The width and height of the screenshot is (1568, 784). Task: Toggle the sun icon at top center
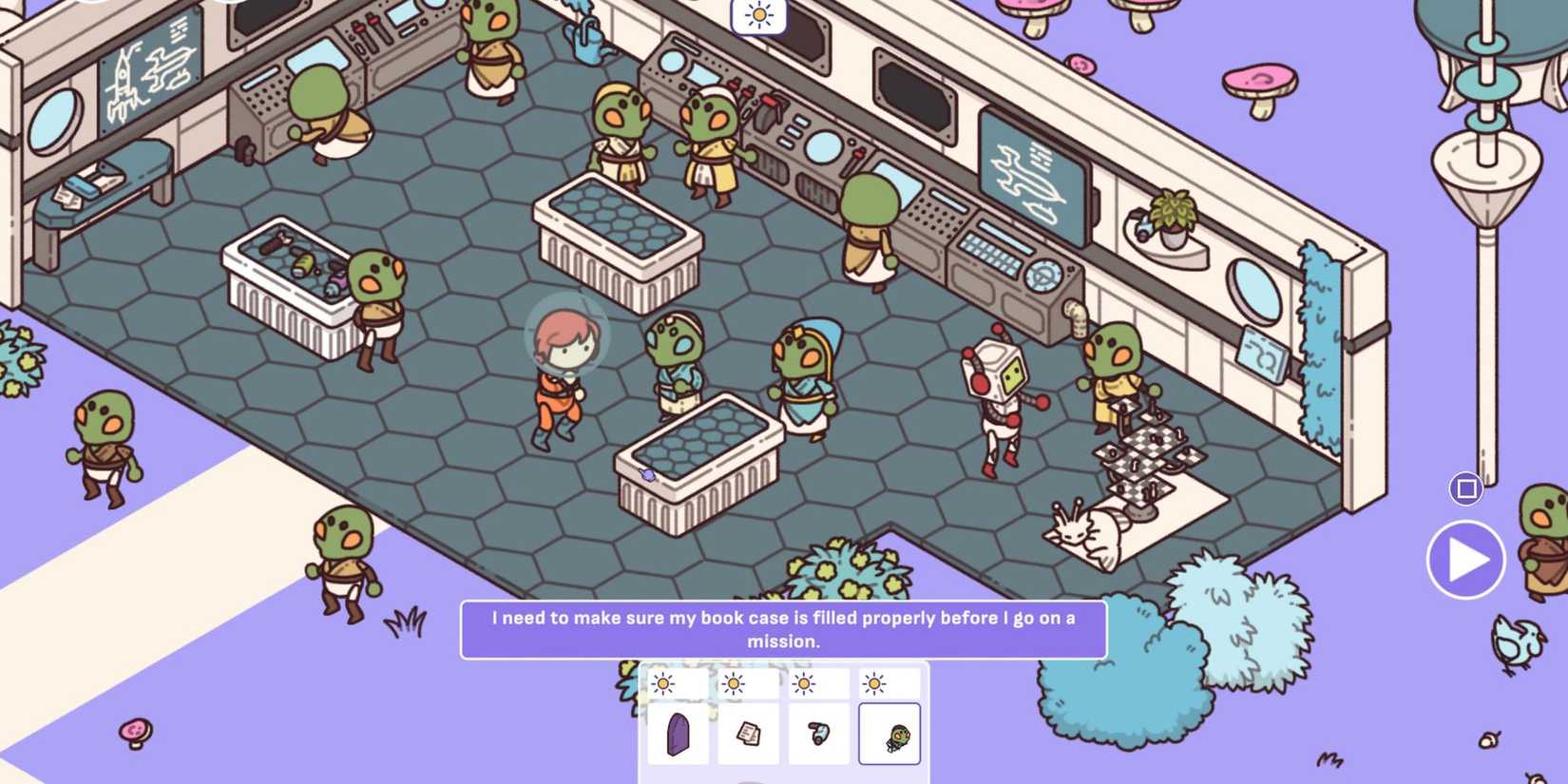pyautogui.click(x=758, y=16)
